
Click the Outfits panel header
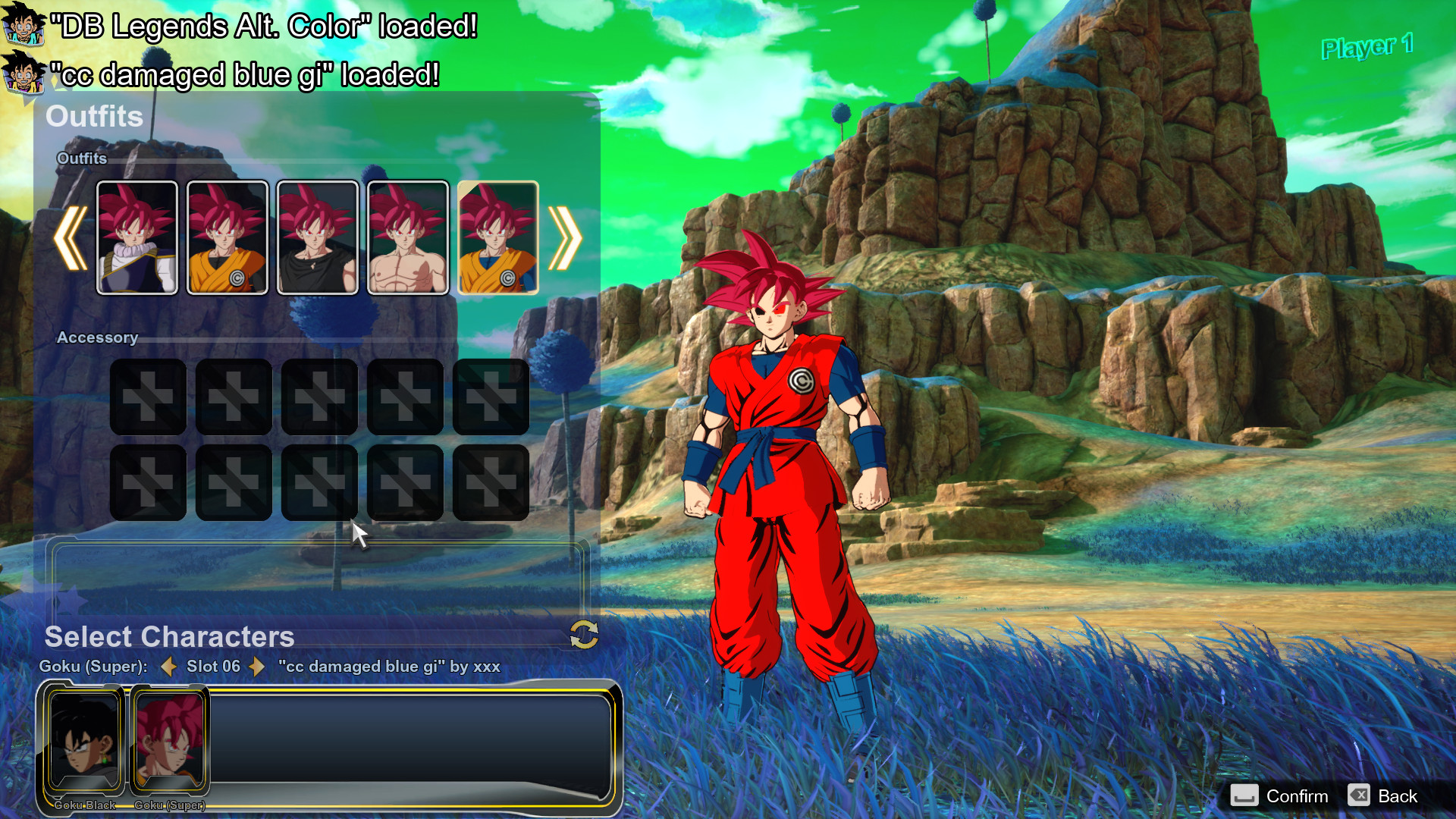tap(94, 117)
